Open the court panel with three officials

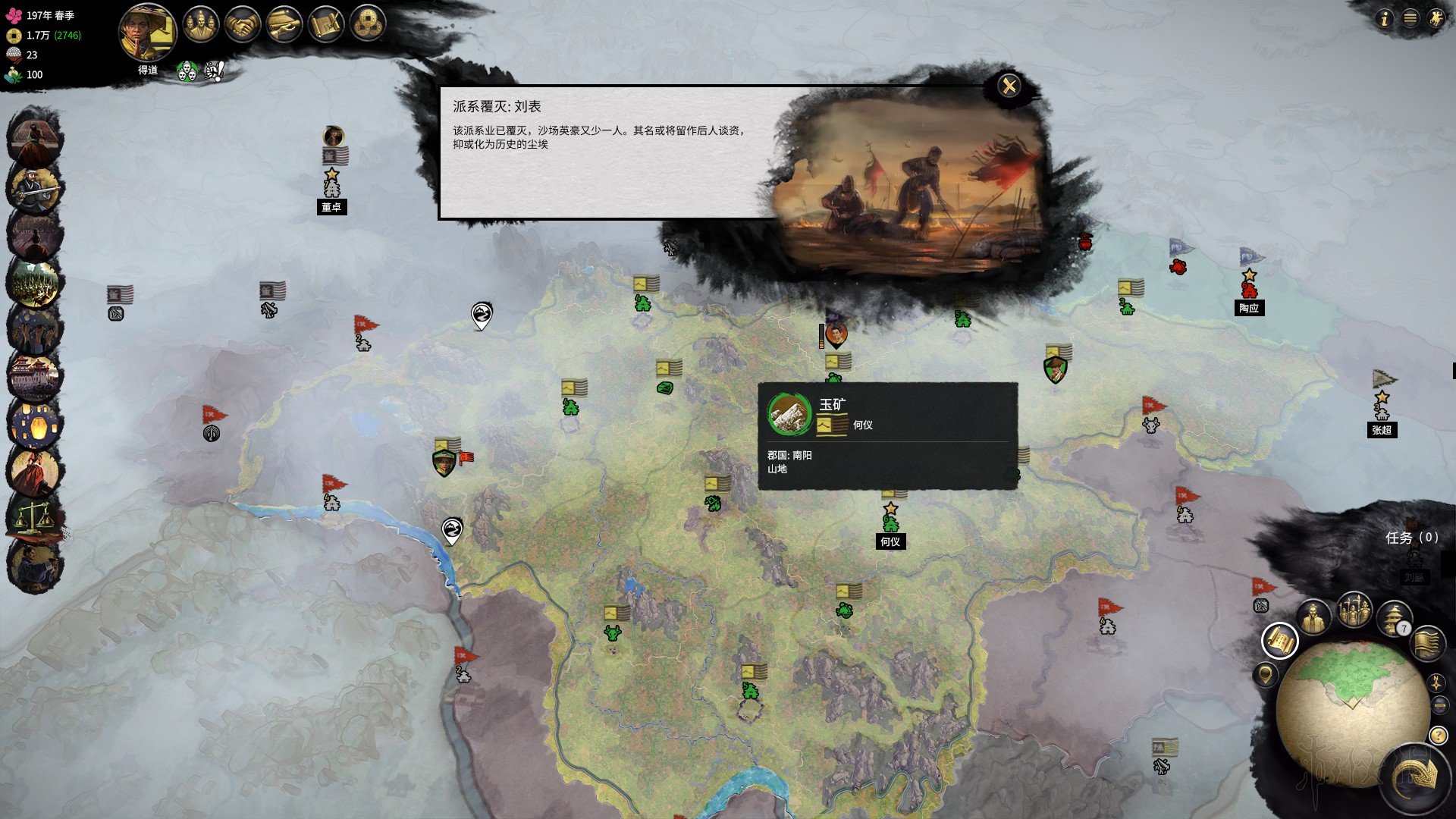pos(201,25)
